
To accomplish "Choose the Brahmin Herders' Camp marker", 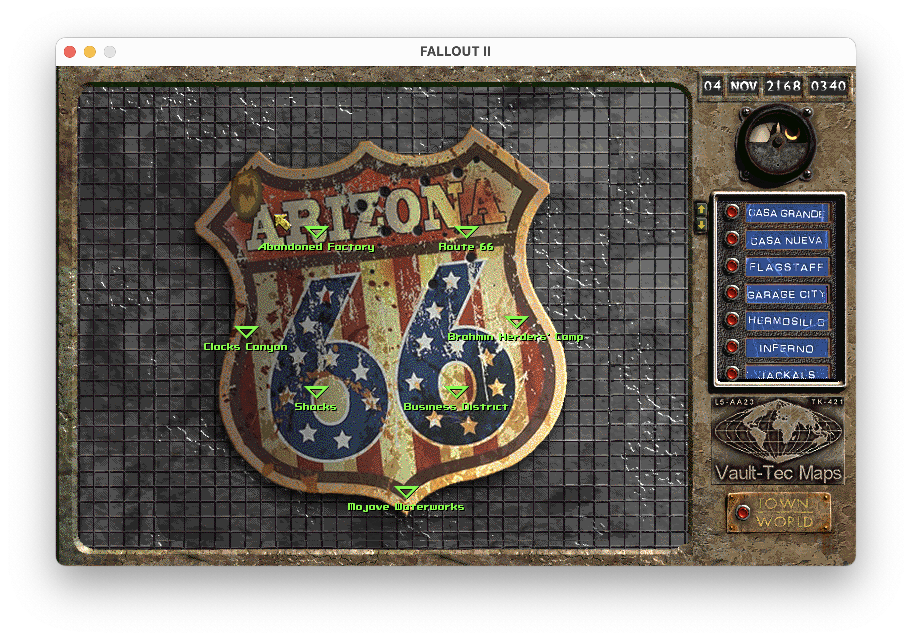I will click(x=516, y=322).
